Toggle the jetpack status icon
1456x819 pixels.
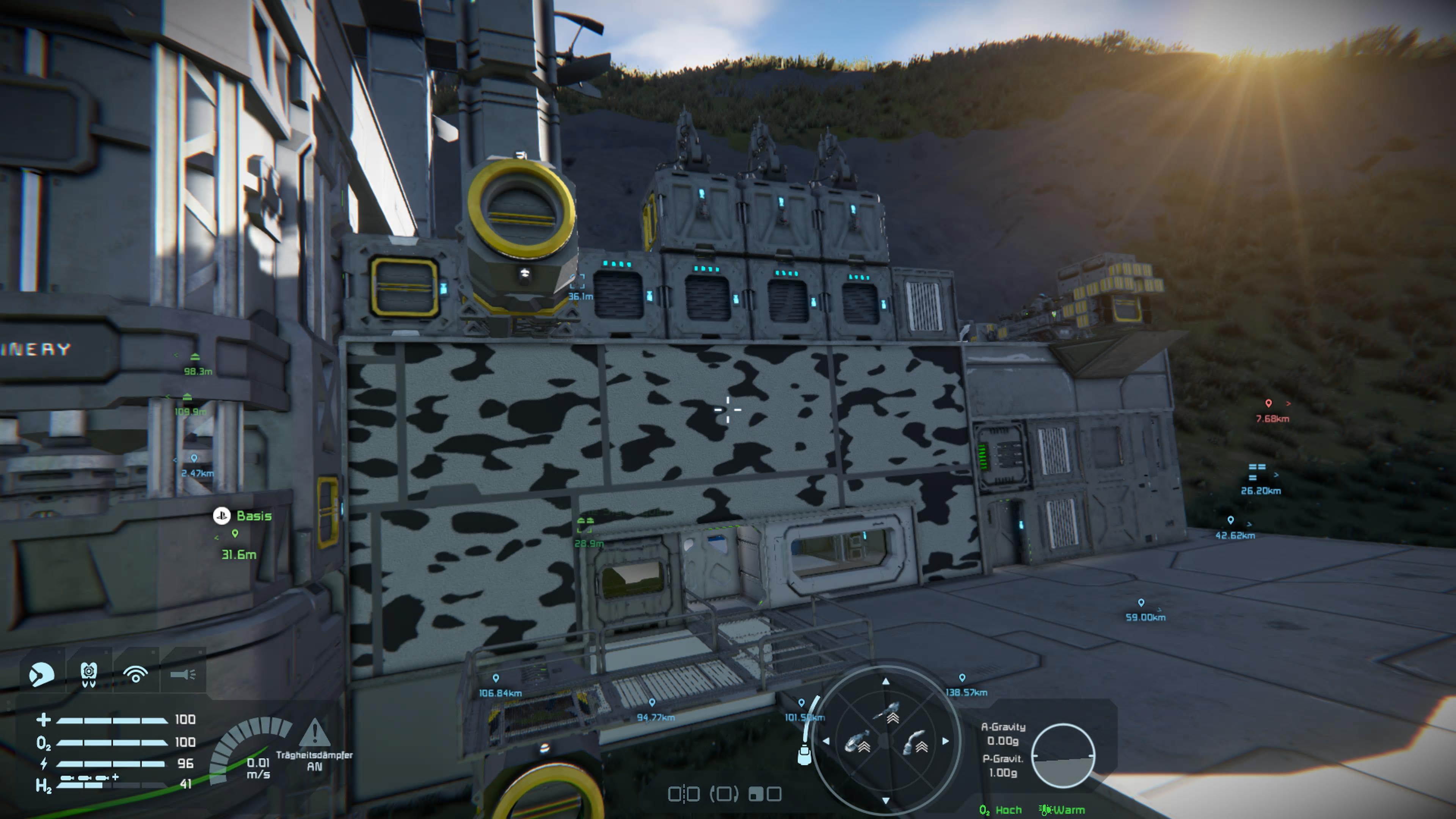tap(89, 674)
